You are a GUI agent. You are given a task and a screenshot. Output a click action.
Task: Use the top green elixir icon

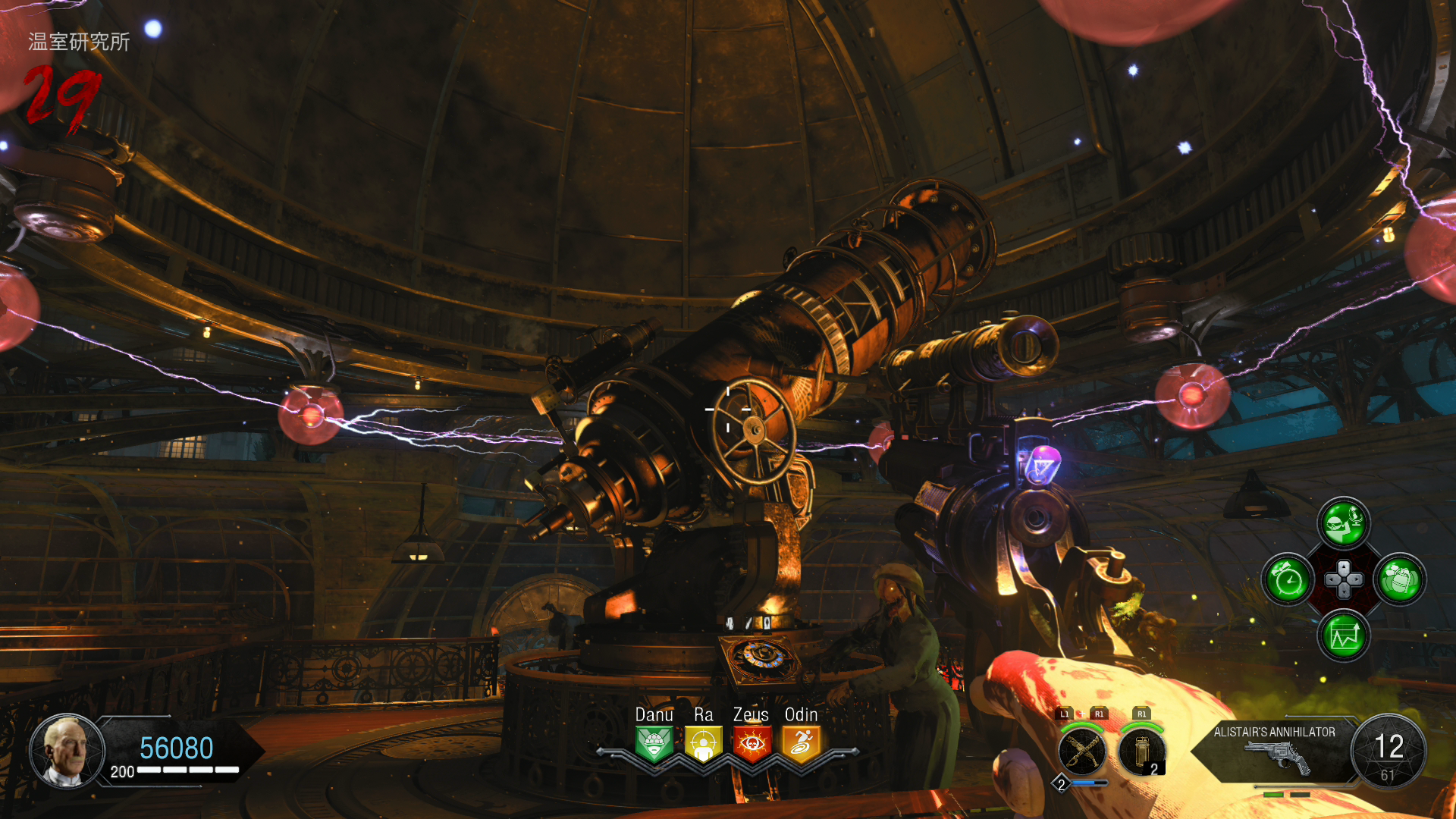pyautogui.click(x=1344, y=523)
